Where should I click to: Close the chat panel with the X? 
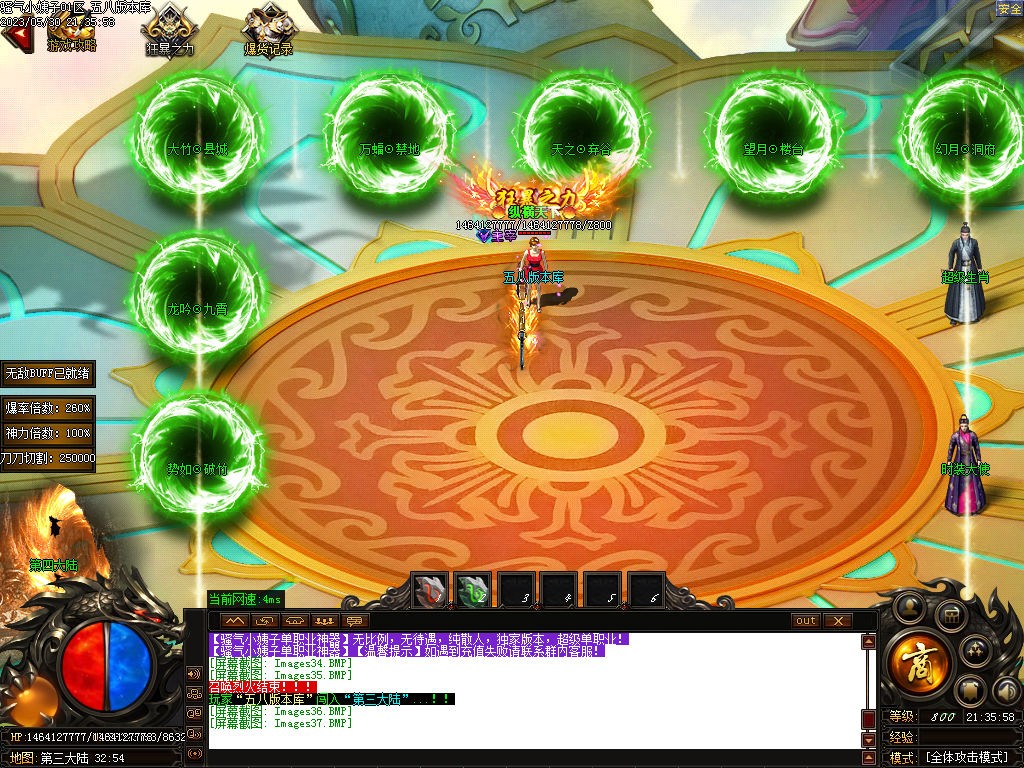[837, 620]
